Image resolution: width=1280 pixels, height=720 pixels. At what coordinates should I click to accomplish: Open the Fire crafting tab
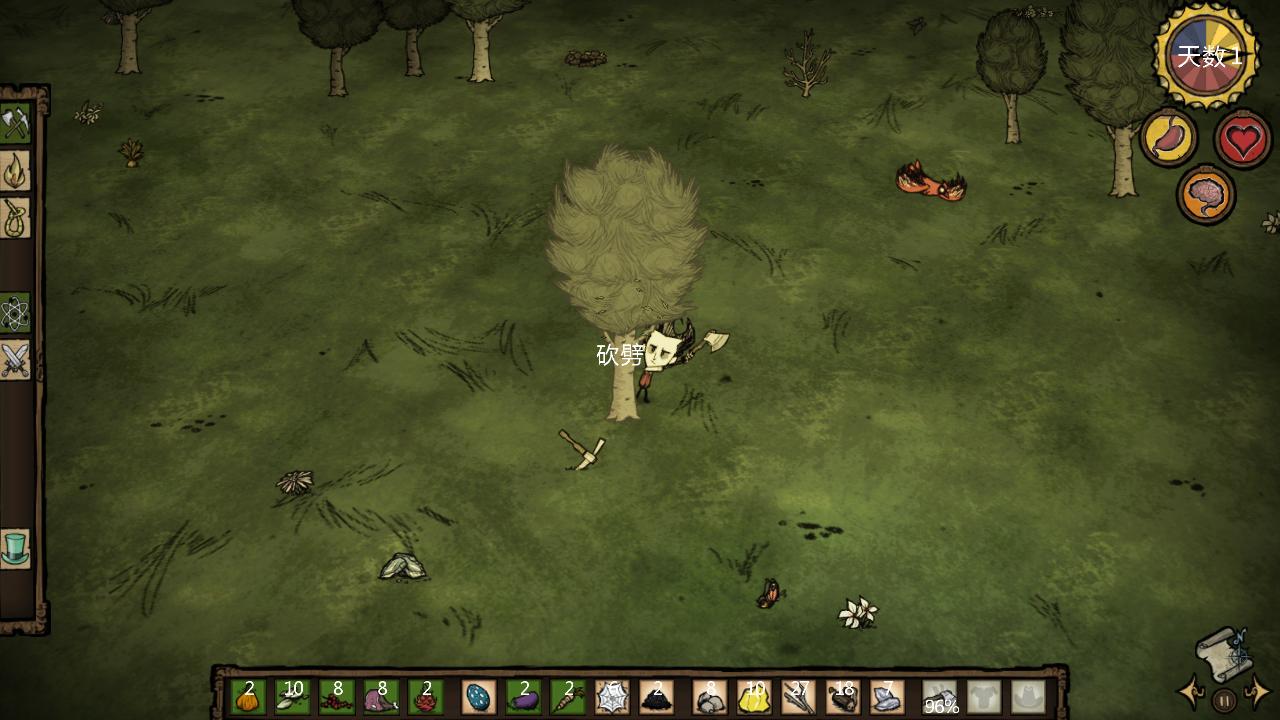tap(15, 172)
